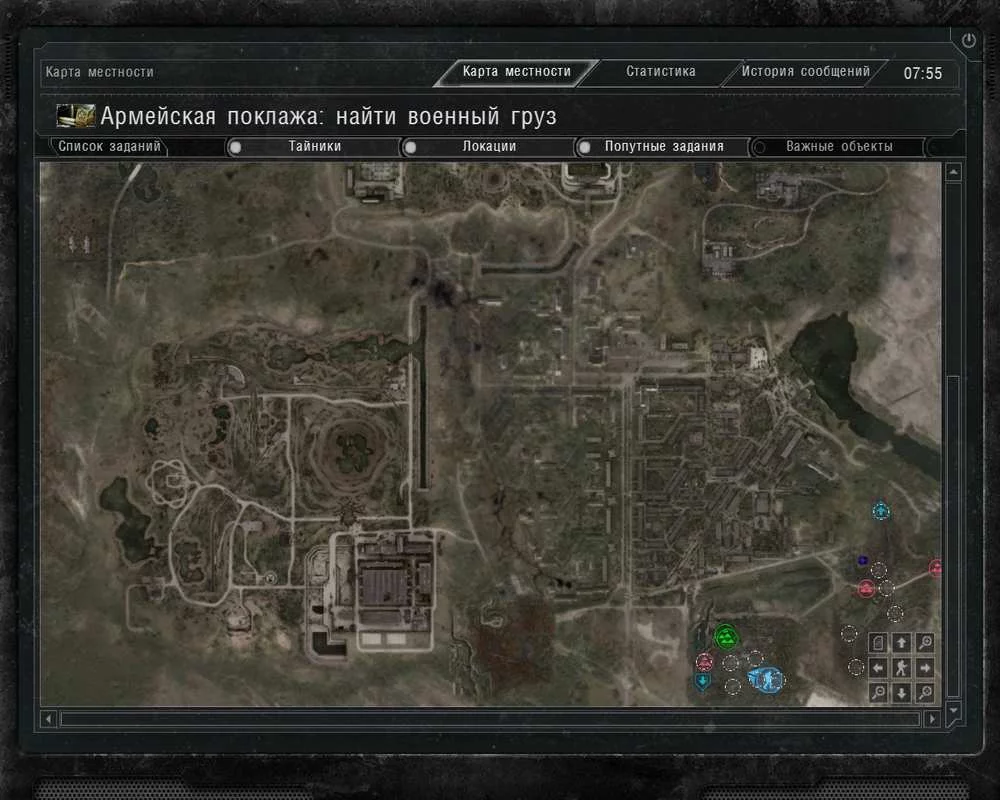This screenshot has width=1000, height=800.
Task: Pan the map left with the arrow button
Action: pos(878,667)
